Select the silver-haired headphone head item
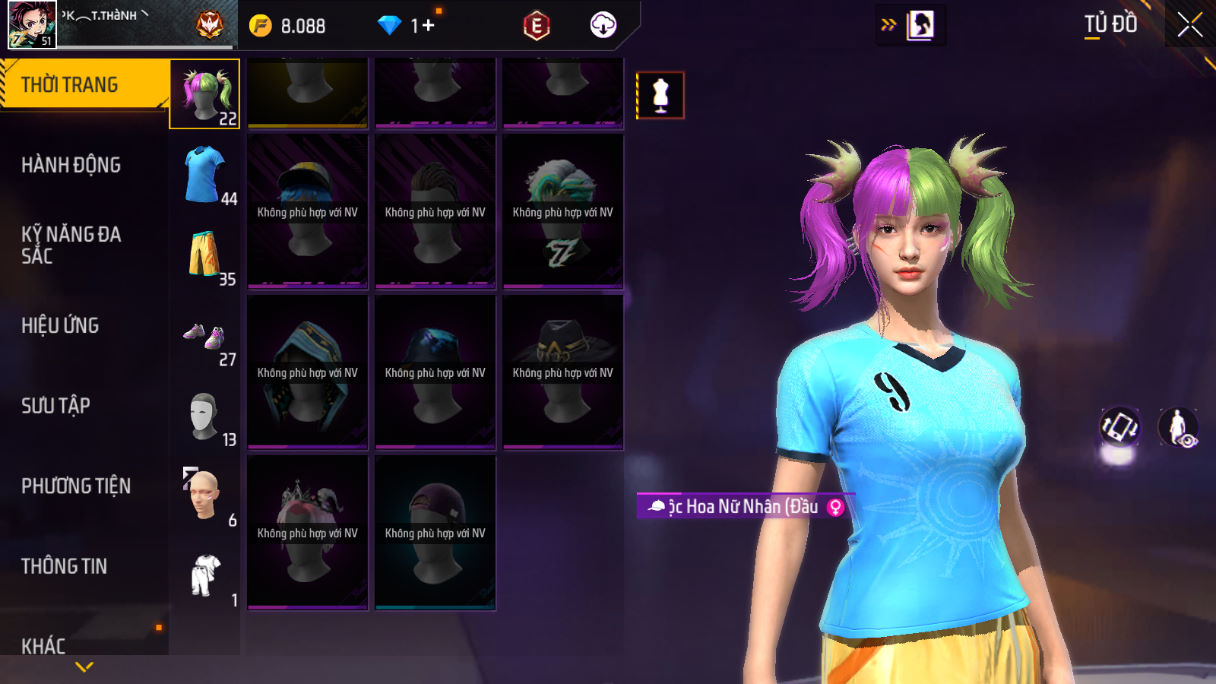The image size is (1216, 684). pyautogui.click(x=563, y=212)
